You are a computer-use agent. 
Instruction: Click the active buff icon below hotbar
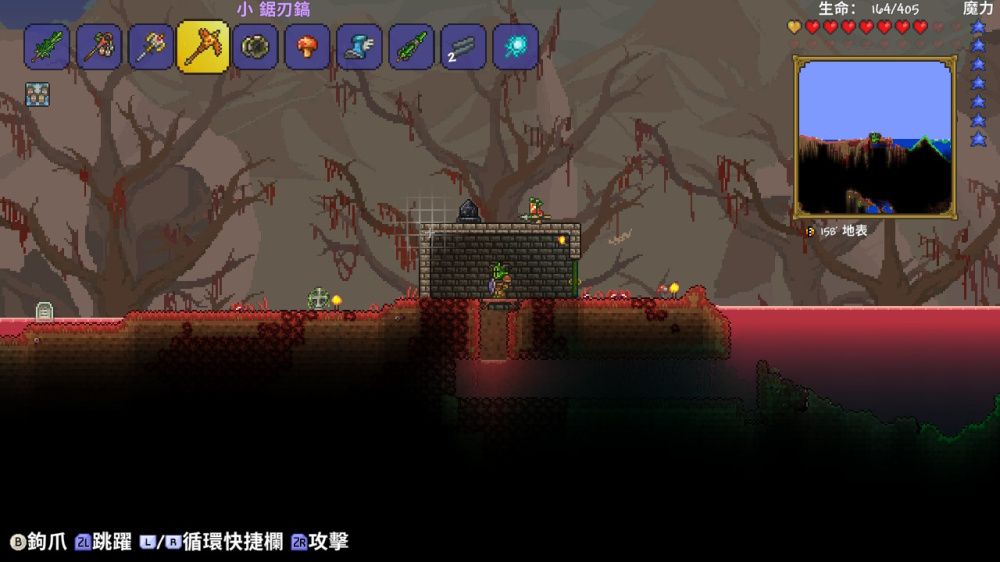tap(37, 94)
